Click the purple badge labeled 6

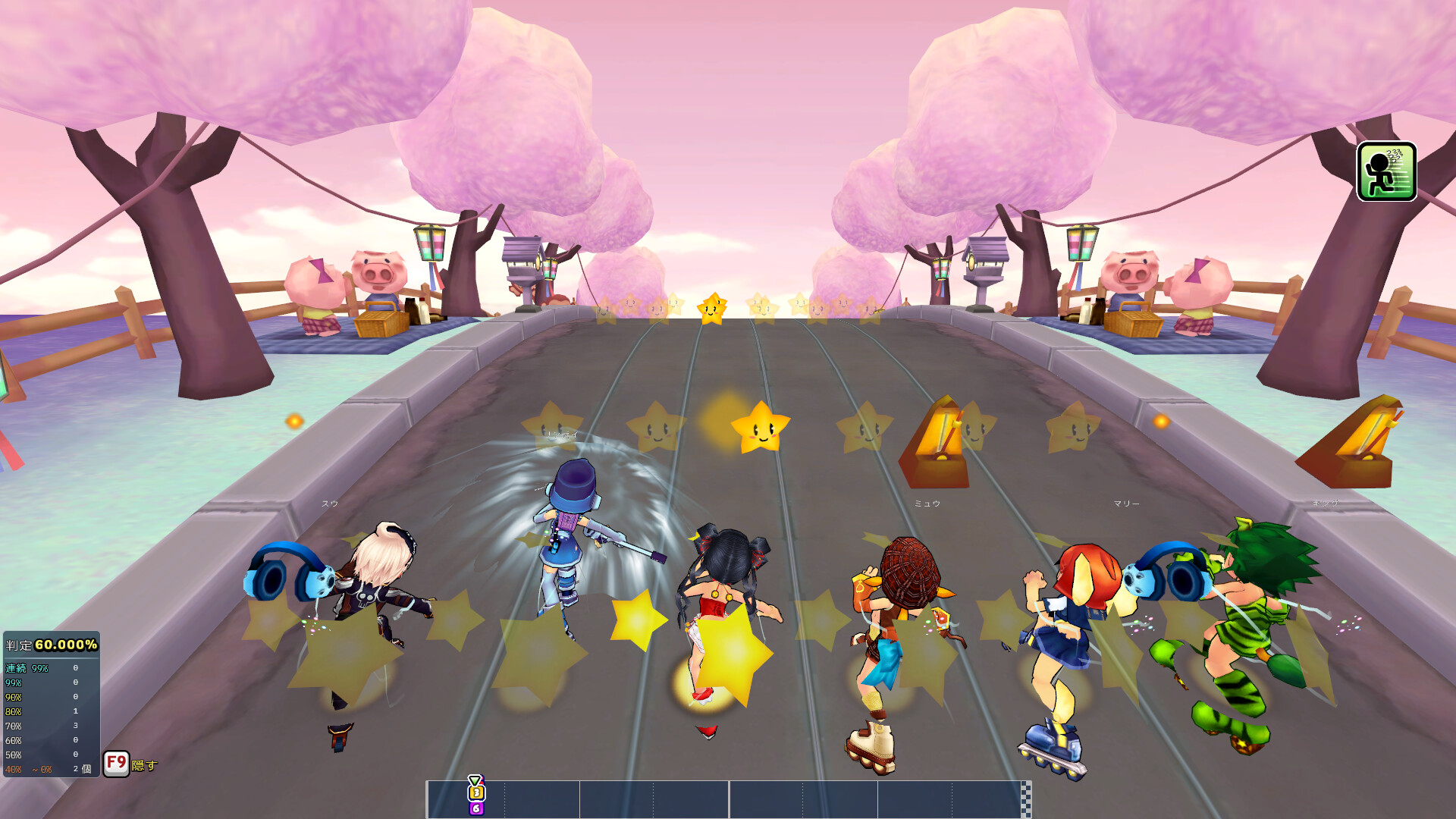(x=475, y=808)
